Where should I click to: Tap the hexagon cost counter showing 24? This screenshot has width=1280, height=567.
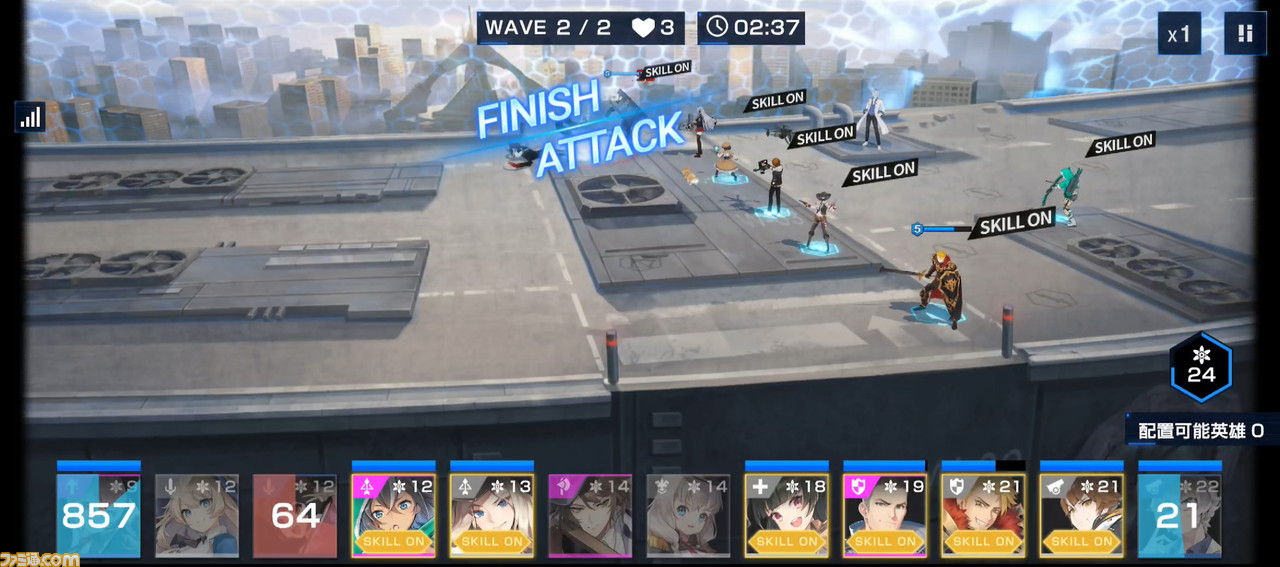pos(1201,367)
